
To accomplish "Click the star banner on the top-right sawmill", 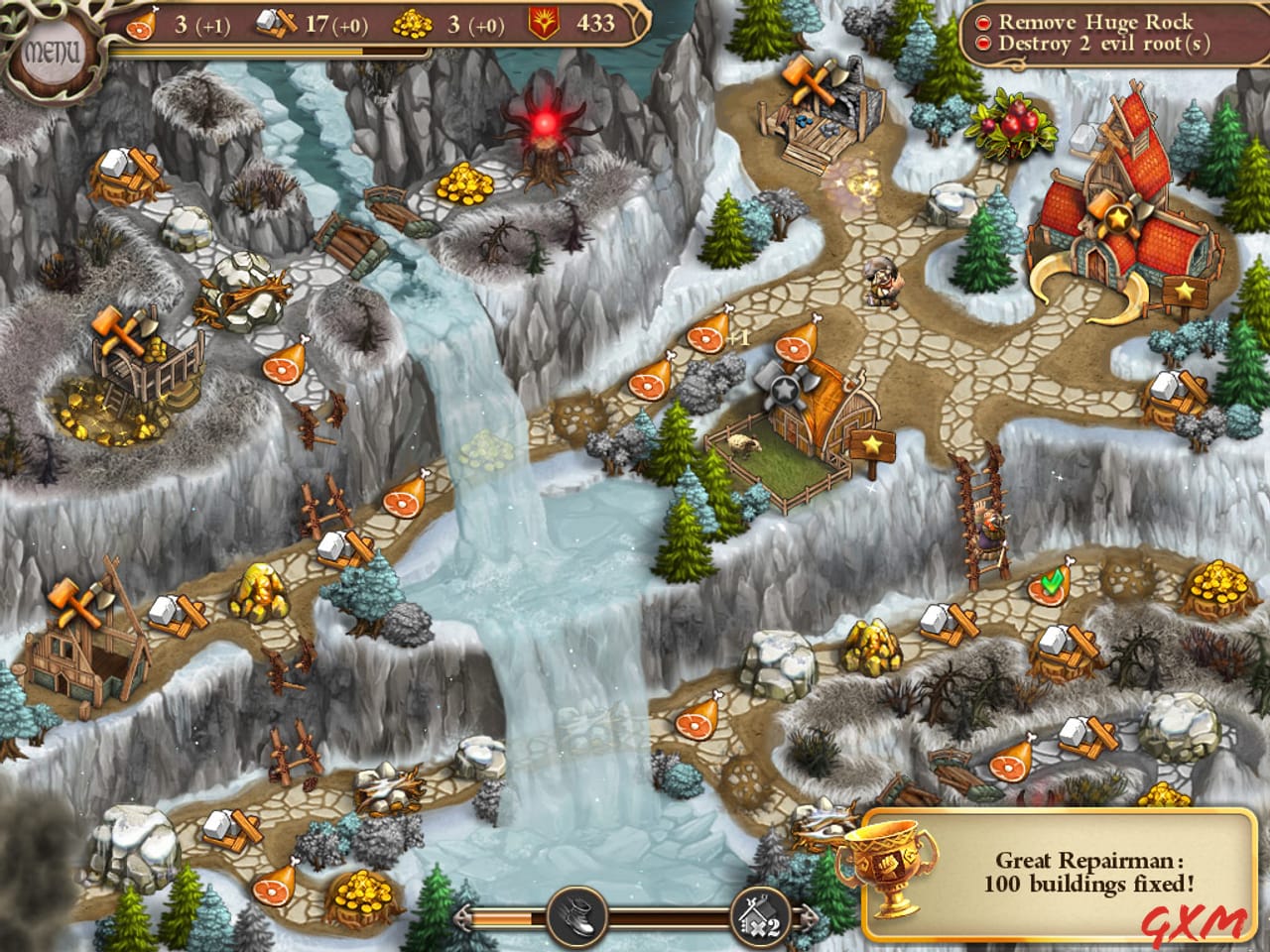I will (x=1183, y=293).
